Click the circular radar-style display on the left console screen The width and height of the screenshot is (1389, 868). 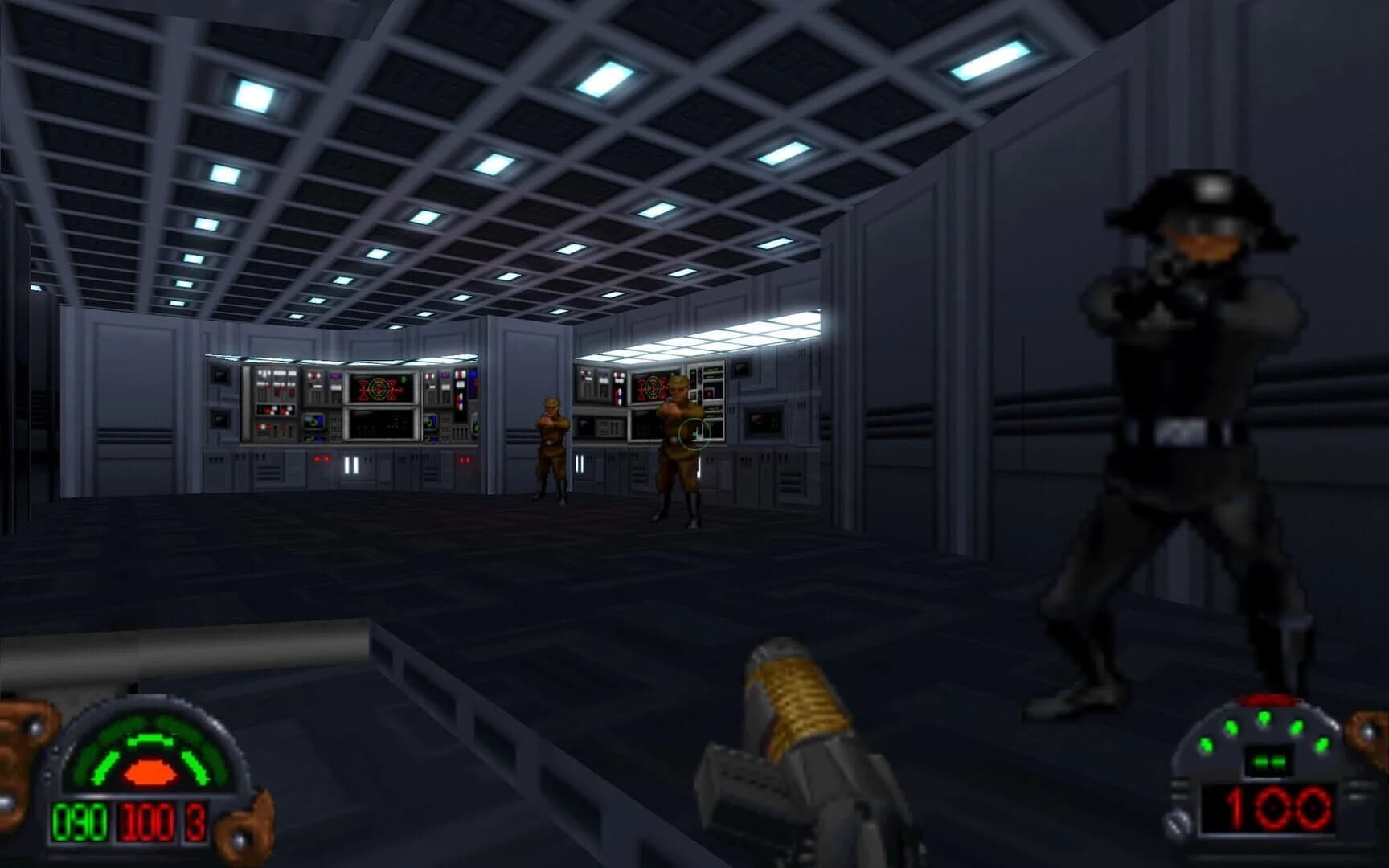click(379, 388)
